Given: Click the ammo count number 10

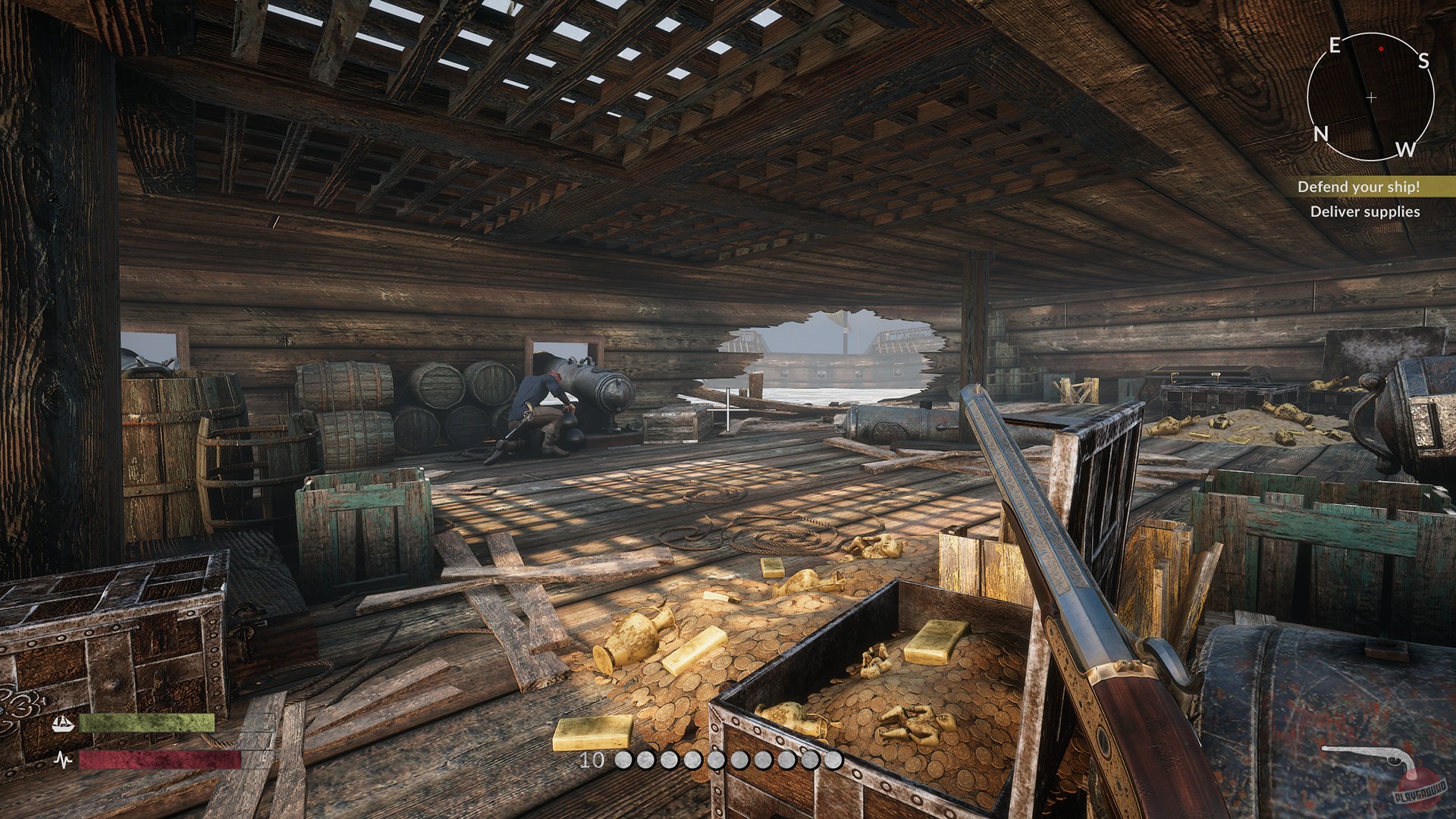Looking at the screenshot, I should click(591, 758).
